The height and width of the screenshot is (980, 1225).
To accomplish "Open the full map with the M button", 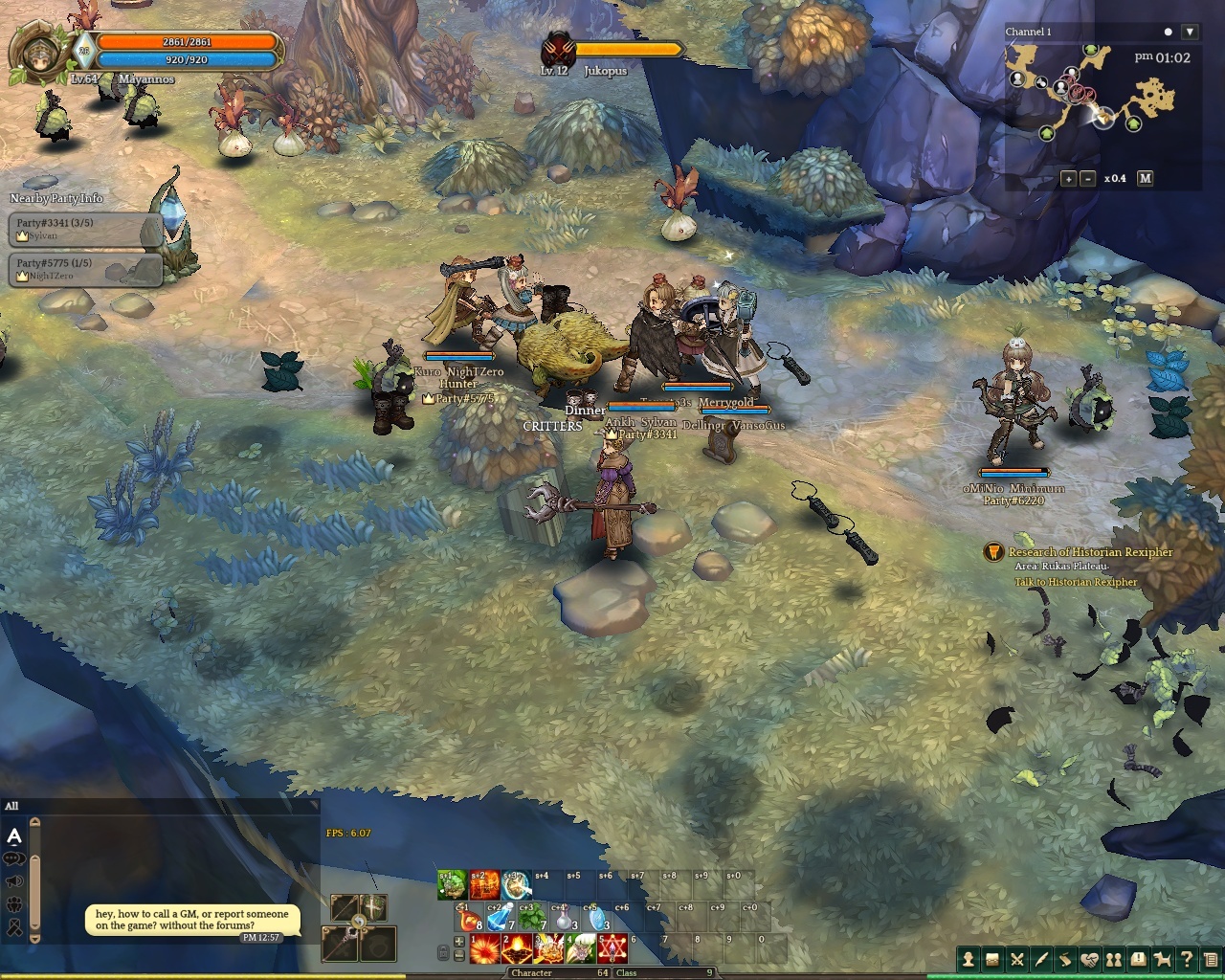I will pos(1145,179).
